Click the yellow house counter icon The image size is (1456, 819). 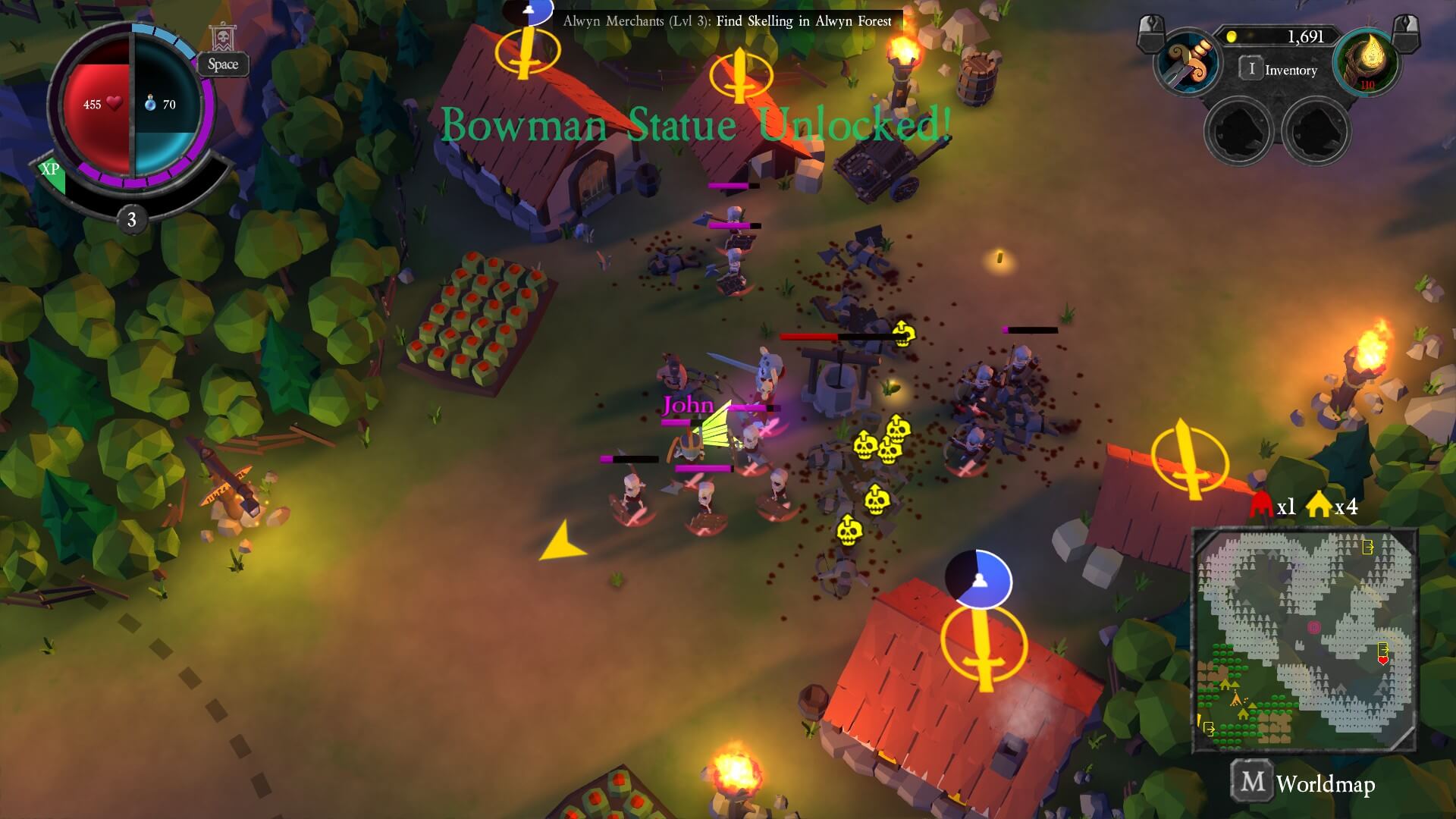[x=1319, y=506]
